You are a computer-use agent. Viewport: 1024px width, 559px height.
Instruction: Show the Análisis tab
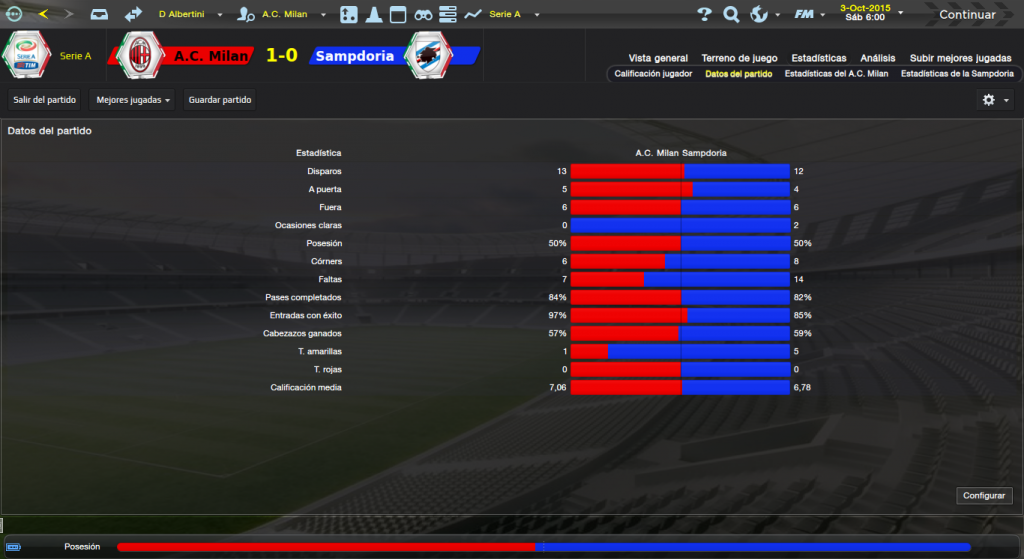point(878,58)
